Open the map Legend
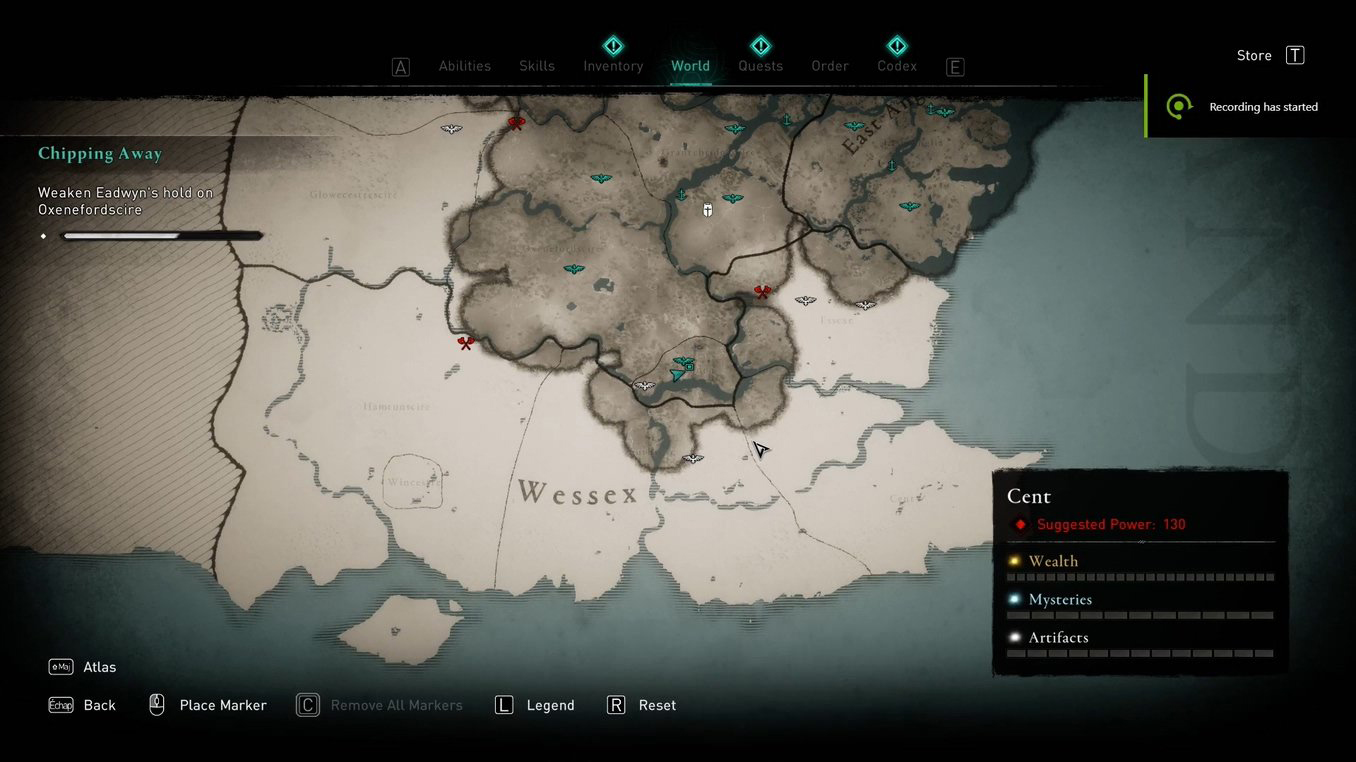The image size is (1356, 762). point(550,705)
